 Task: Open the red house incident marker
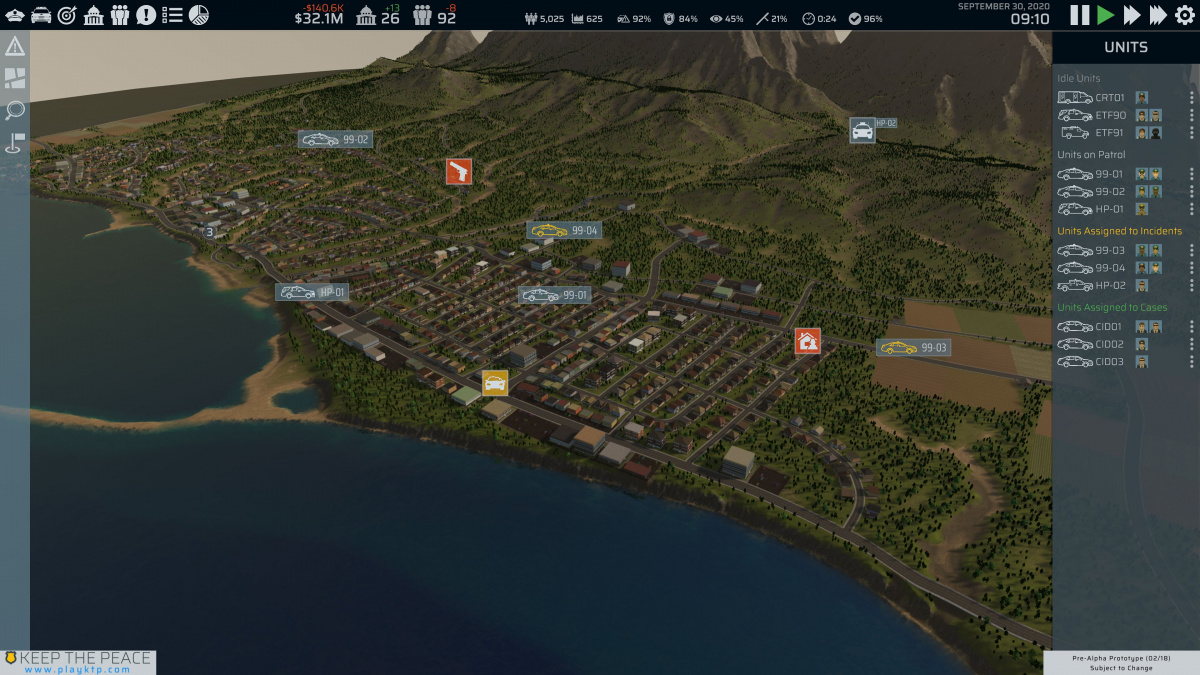tap(808, 341)
